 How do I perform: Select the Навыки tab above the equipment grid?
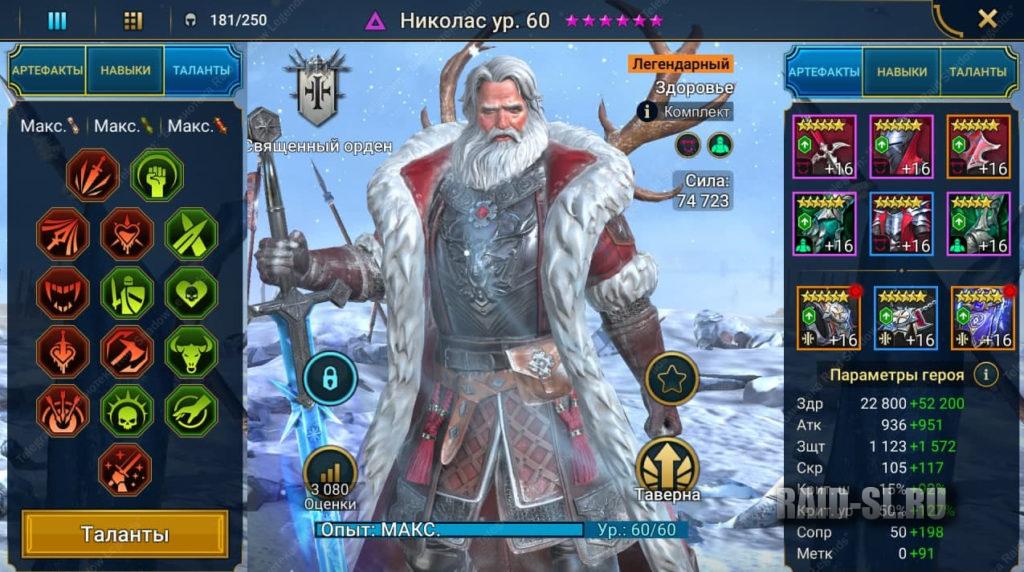pyautogui.click(x=901, y=72)
